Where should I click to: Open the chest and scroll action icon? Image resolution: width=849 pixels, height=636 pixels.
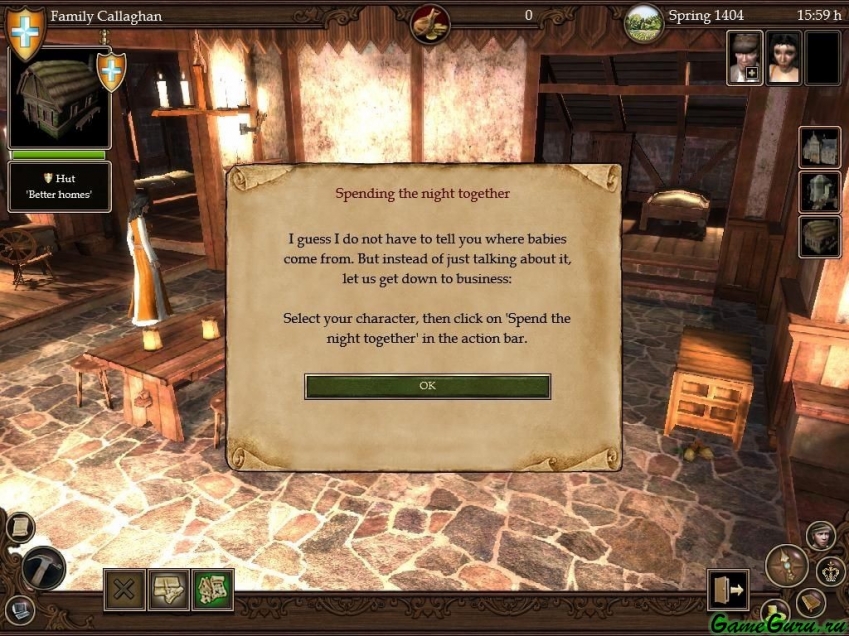(168, 589)
